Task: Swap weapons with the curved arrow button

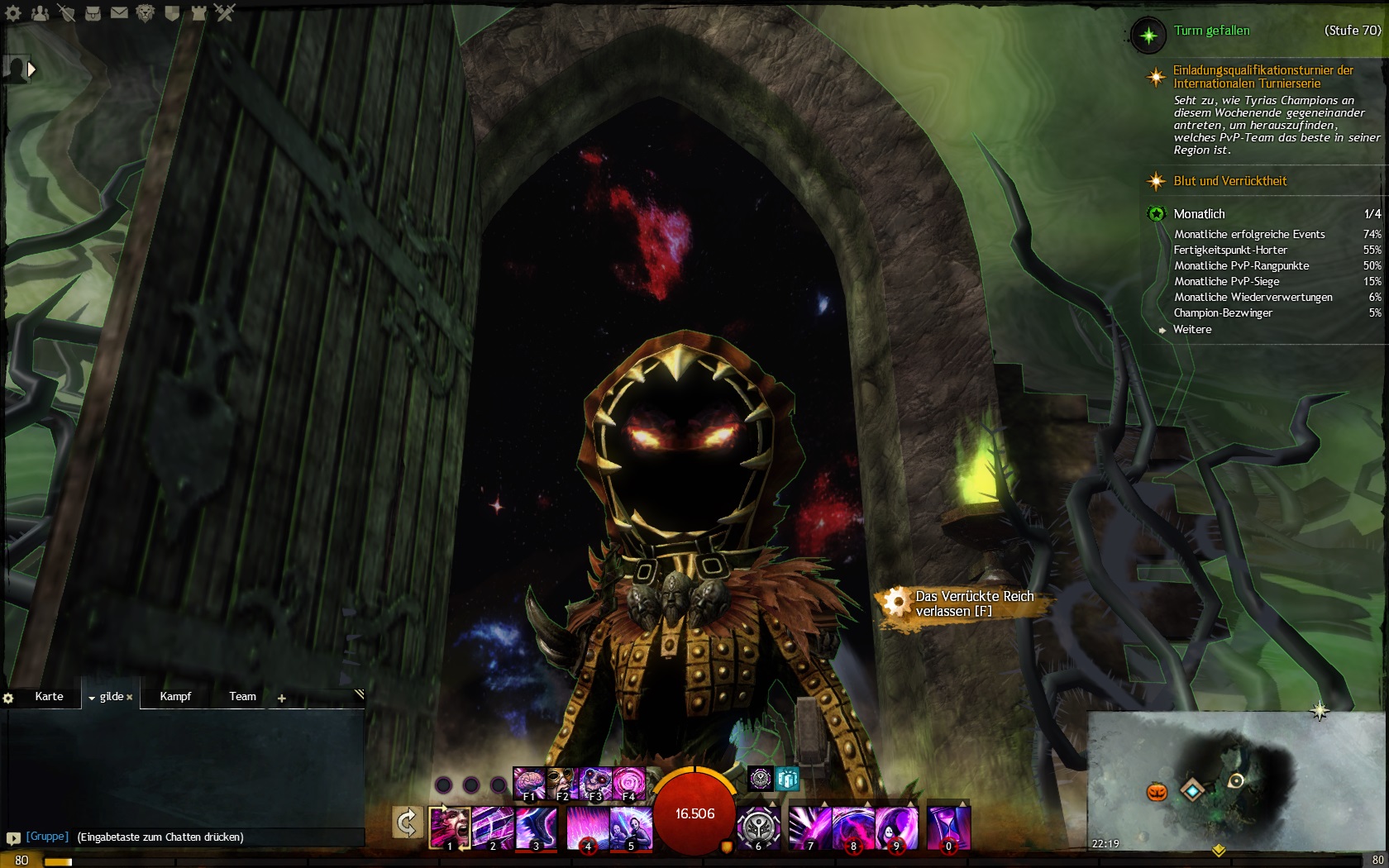Action: point(407,823)
